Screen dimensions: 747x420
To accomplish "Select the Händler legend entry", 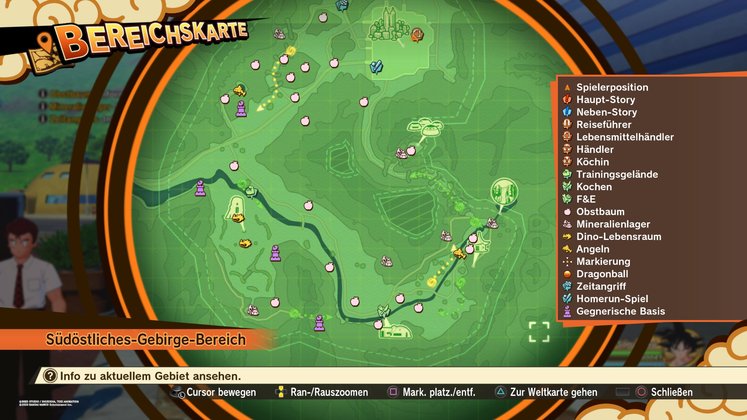I will coord(595,149).
